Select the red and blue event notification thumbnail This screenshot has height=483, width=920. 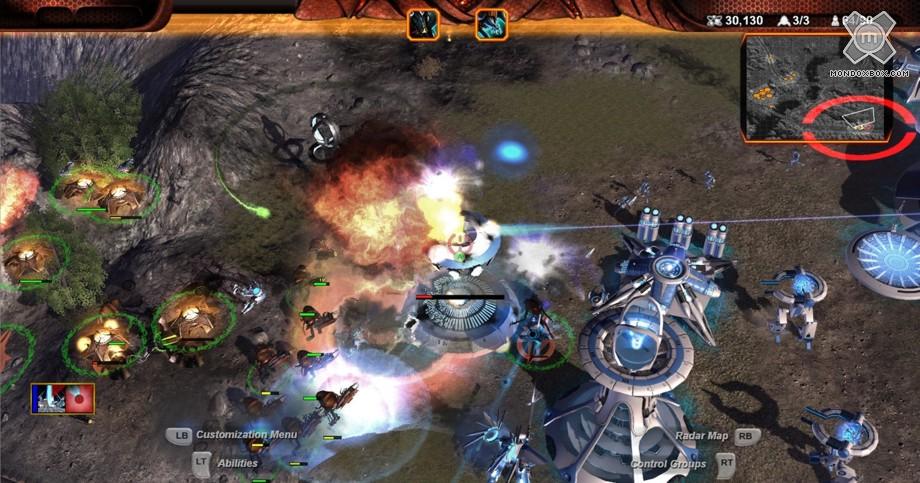coord(63,399)
